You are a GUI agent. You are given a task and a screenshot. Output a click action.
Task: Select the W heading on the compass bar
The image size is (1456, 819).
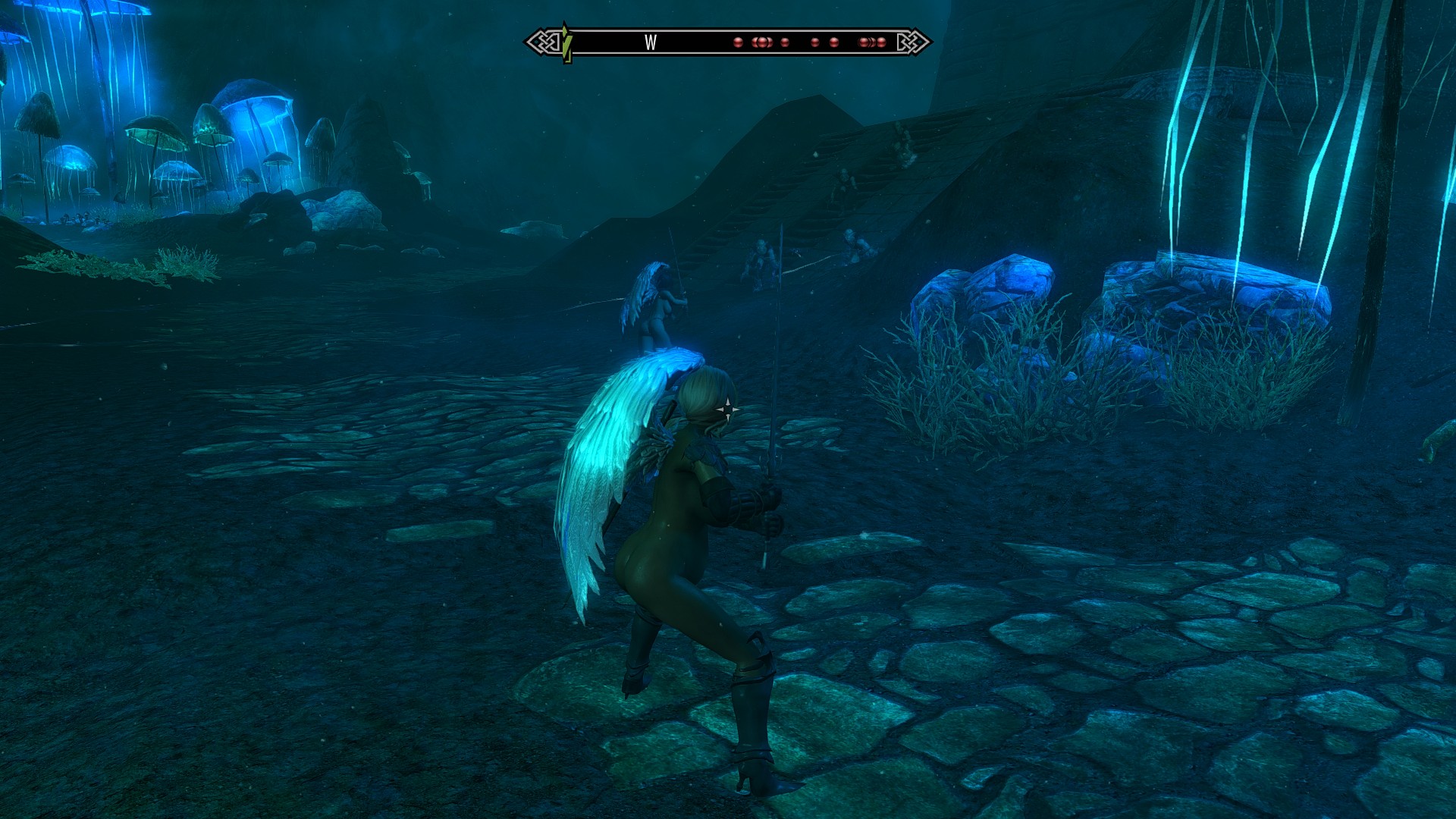650,43
